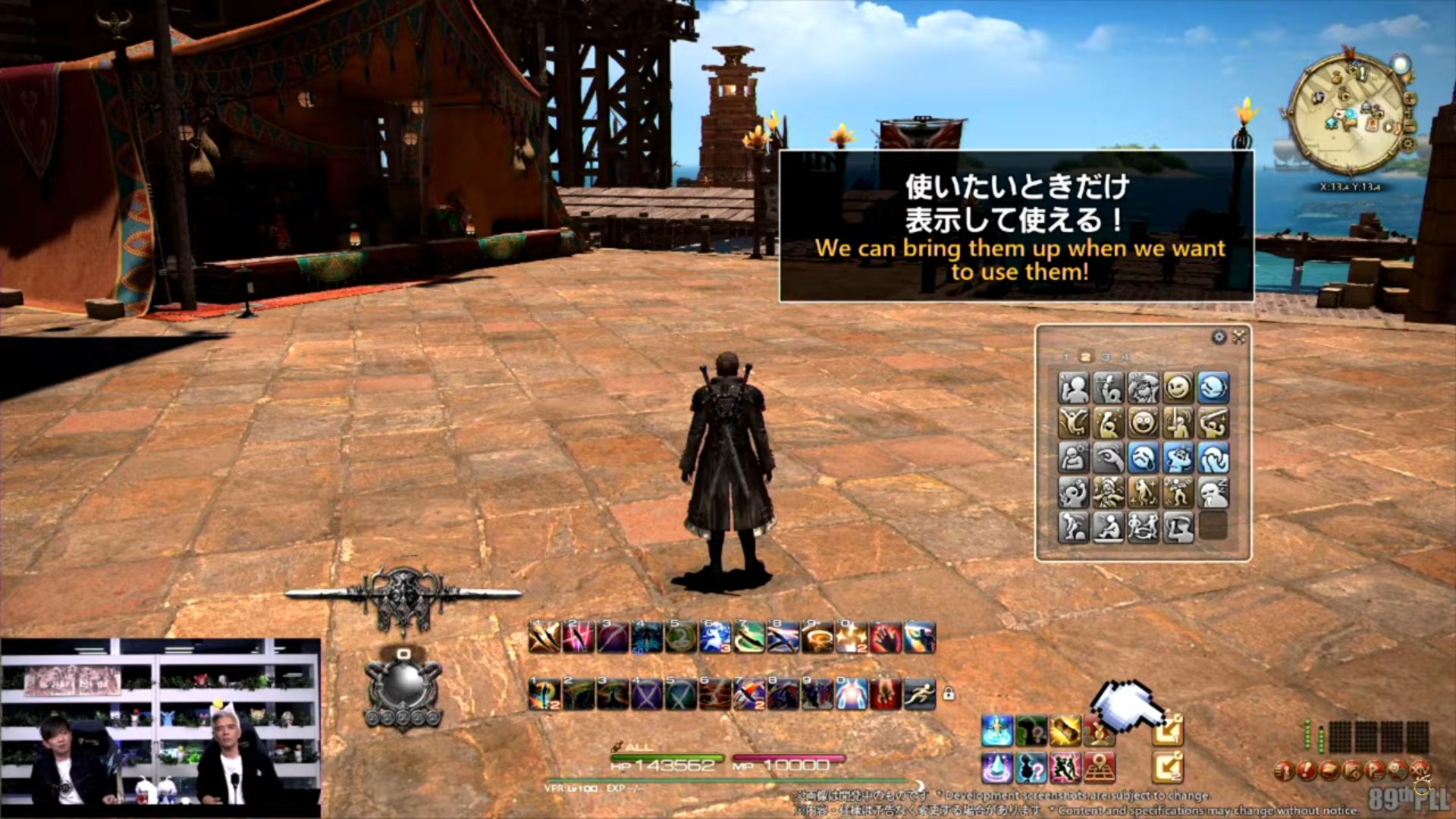The width and height of the screenshot is (1456, 819).
Task: Switch the emote panel to page 2
Action: click(1087, 356)
